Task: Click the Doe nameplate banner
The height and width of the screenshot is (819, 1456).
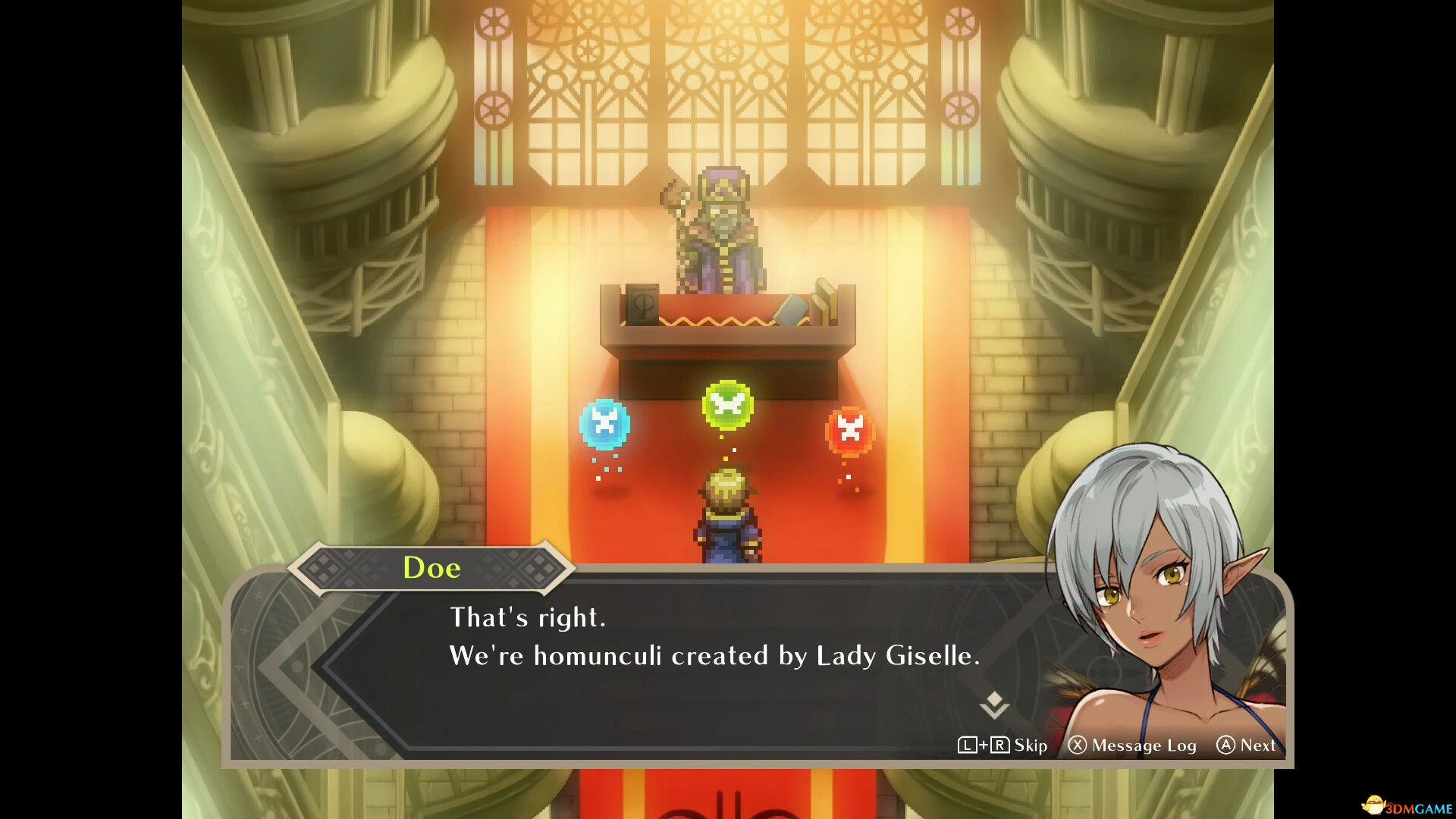Action: click(x=431, y=567)
